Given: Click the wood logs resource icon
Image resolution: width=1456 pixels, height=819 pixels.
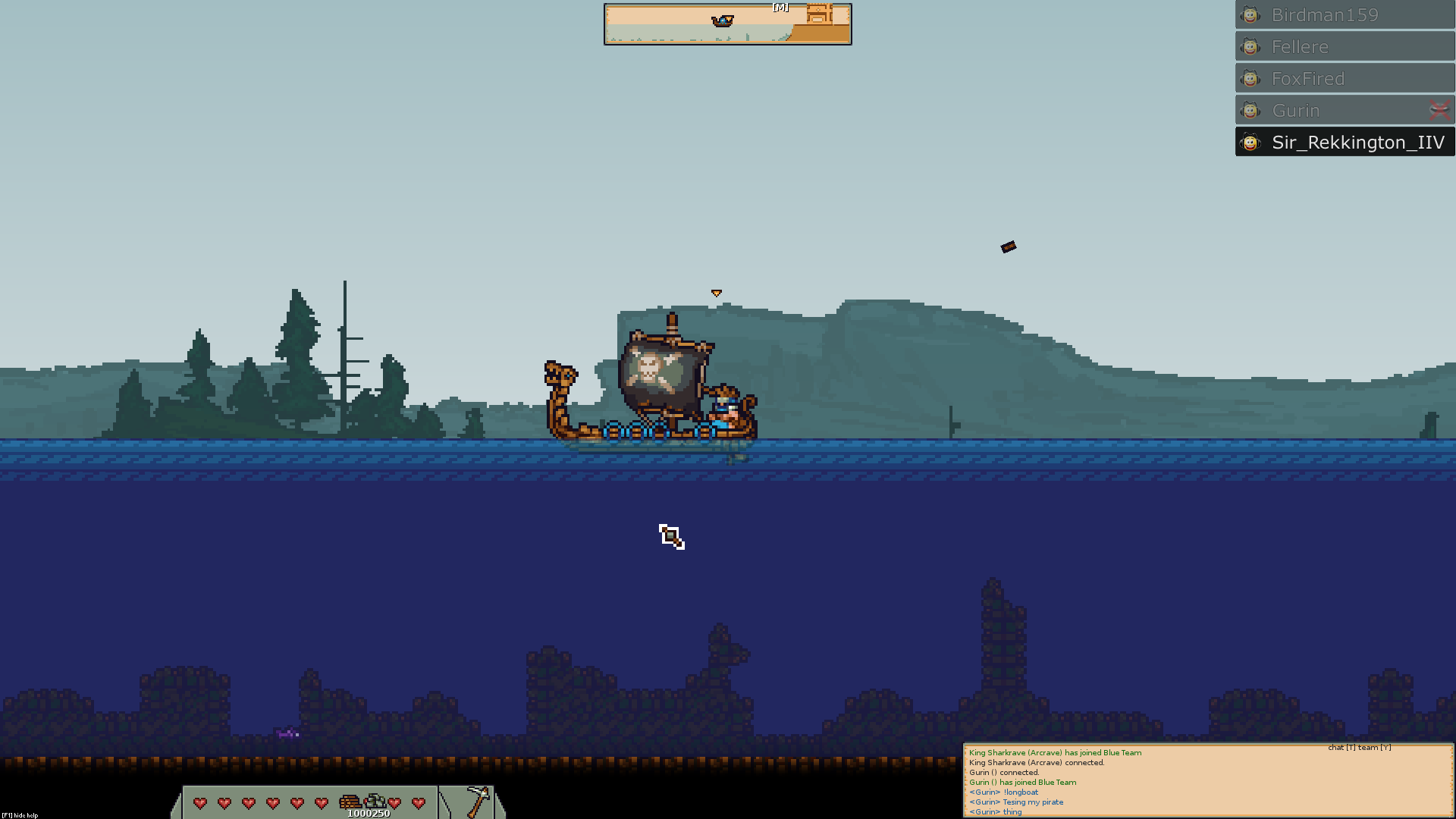Looking at the screenshot, I should 350,802.
